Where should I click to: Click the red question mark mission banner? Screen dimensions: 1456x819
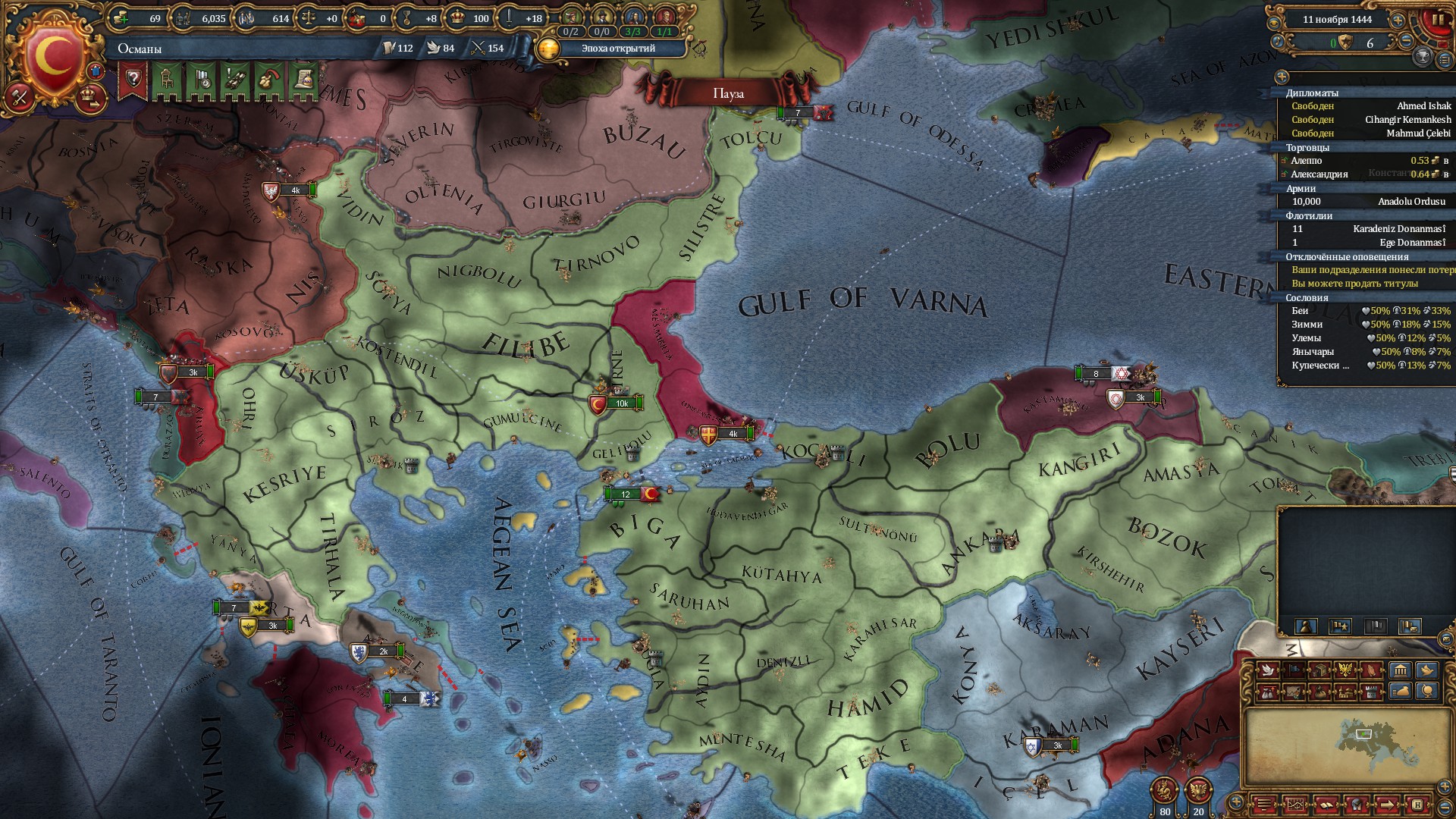click(x=133, y=80)
